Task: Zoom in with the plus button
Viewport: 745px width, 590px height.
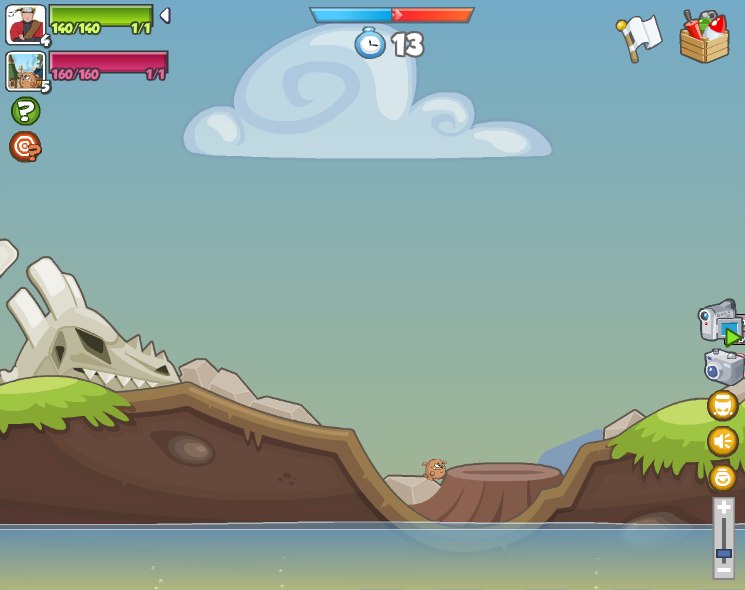Action: click(723, 507)
